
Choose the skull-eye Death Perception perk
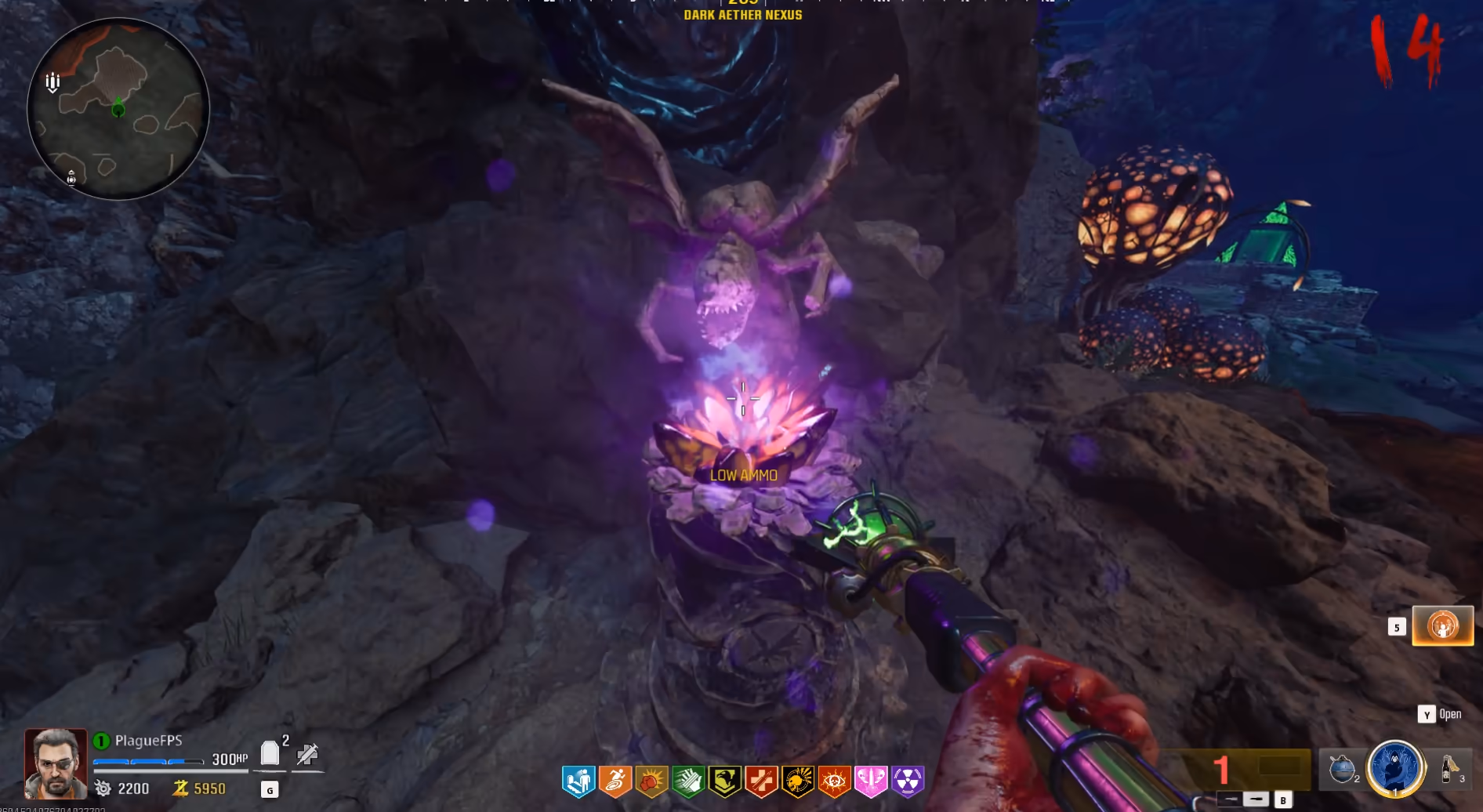(834, 781)
